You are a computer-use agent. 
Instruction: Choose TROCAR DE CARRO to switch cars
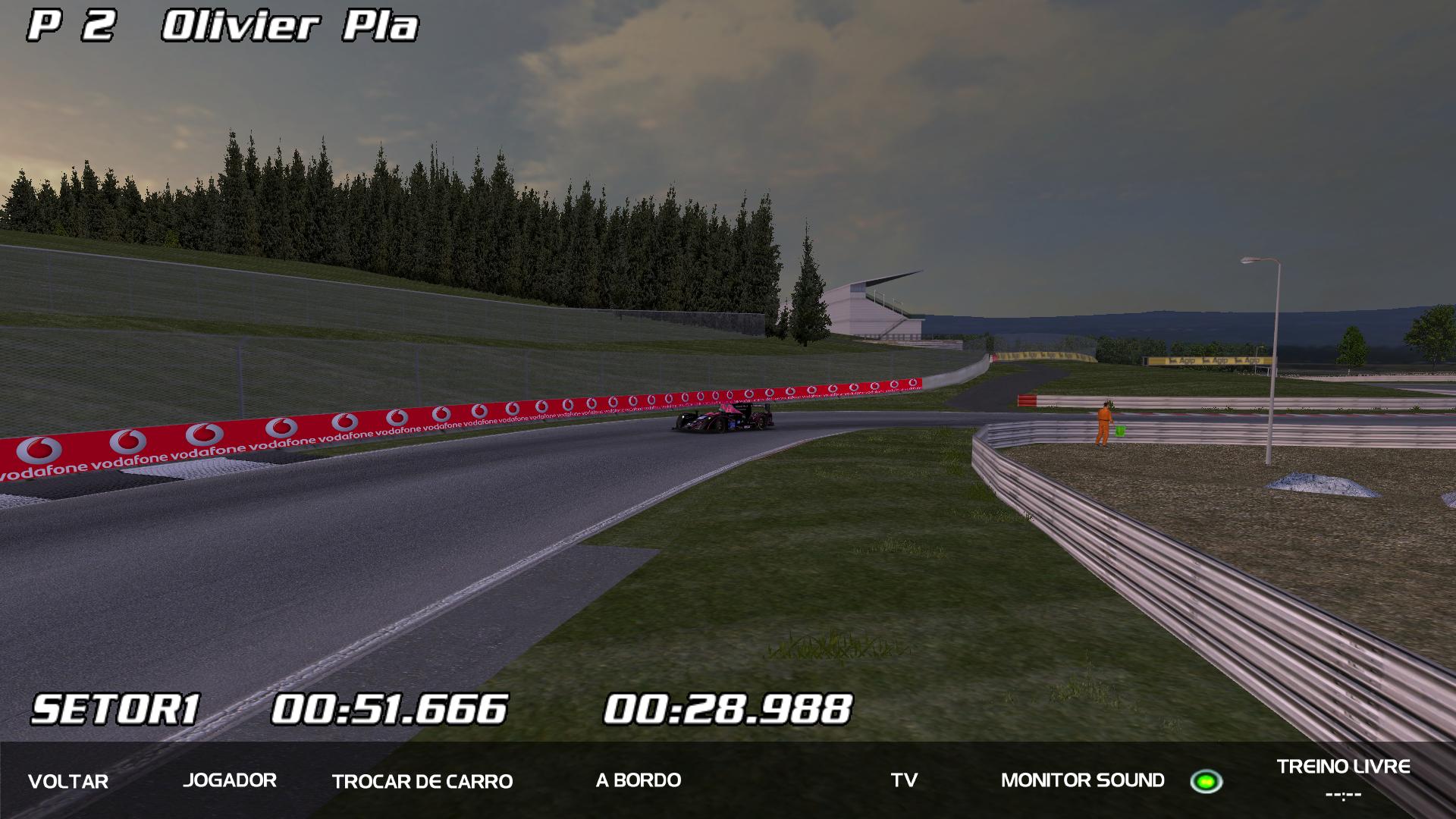coord(422,781)
